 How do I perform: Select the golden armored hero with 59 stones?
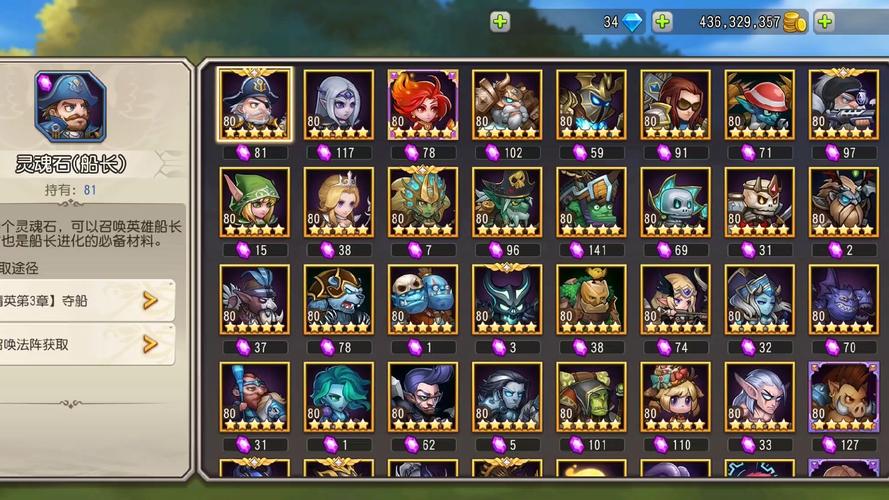pyautogui.click(x=591, y=104)
